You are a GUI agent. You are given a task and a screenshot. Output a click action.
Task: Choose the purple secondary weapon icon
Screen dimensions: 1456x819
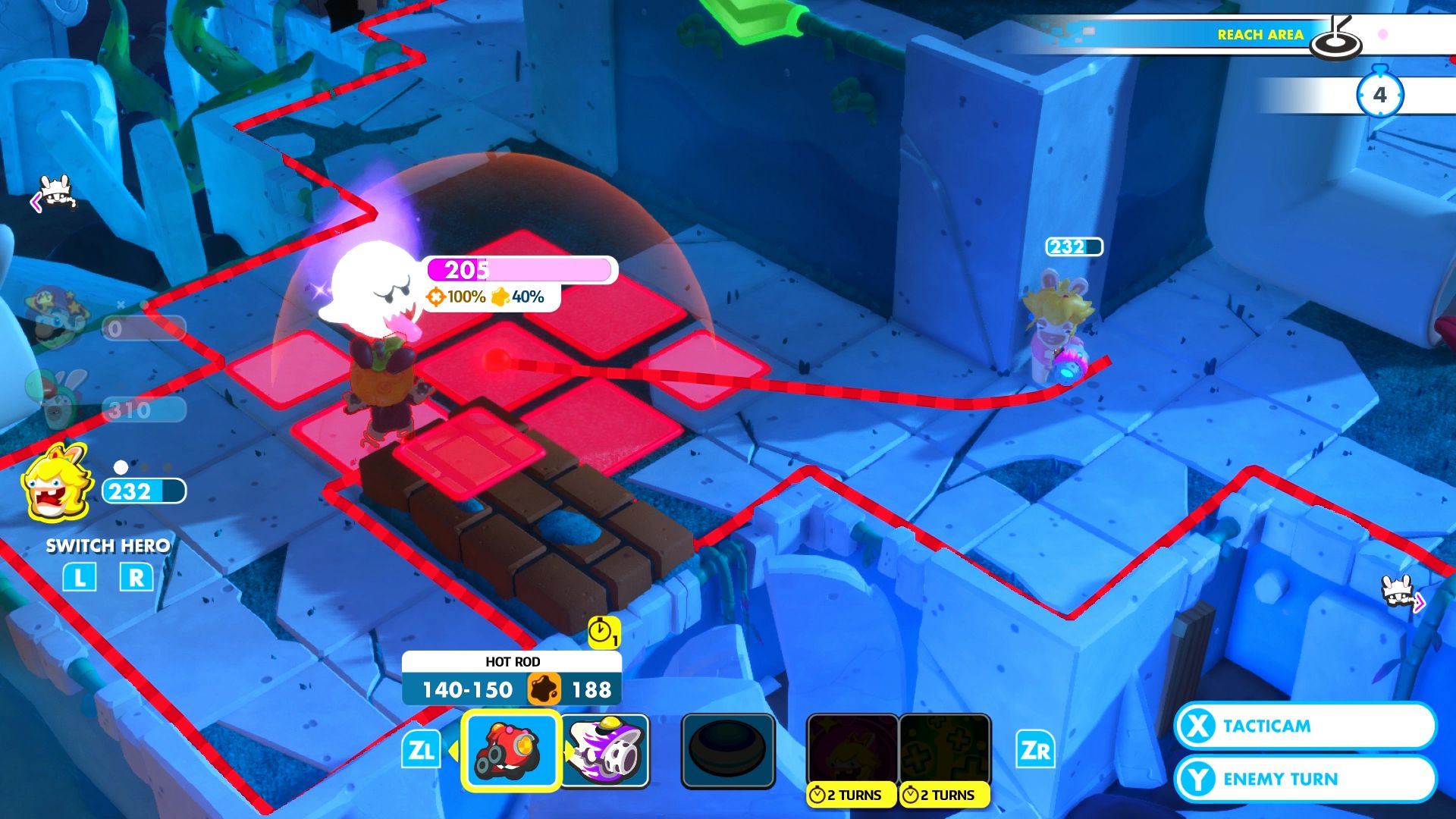(x=607, y=751)
